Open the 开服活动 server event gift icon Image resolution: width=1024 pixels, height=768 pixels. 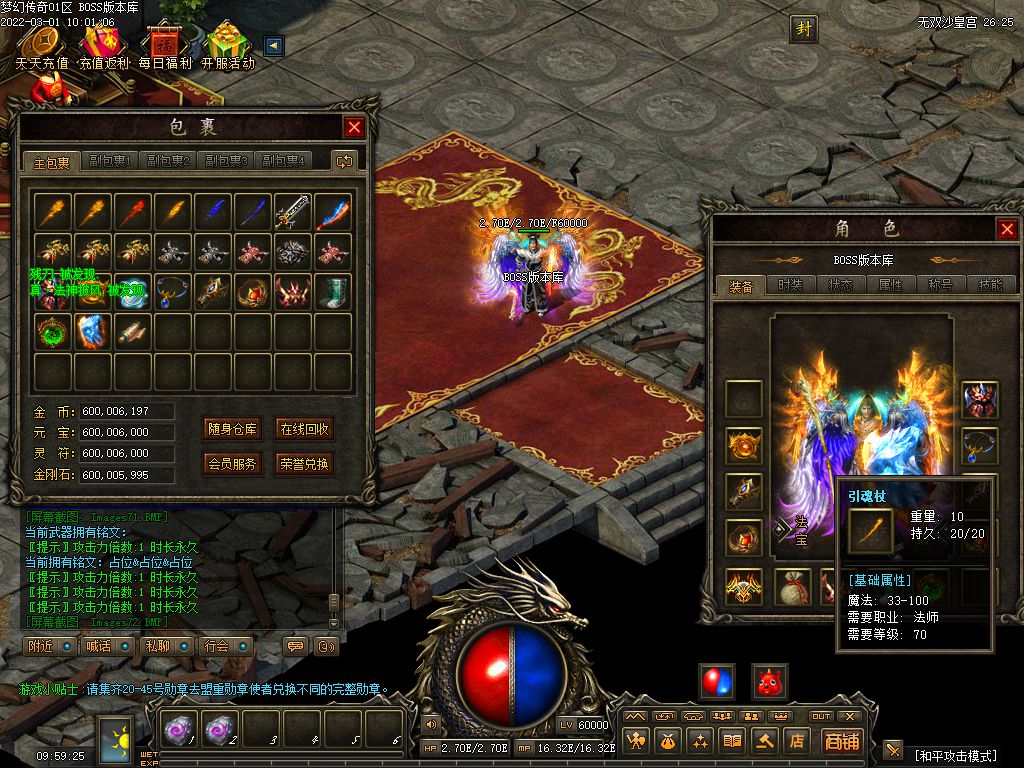pyautogui.click(x=228, y=47)
